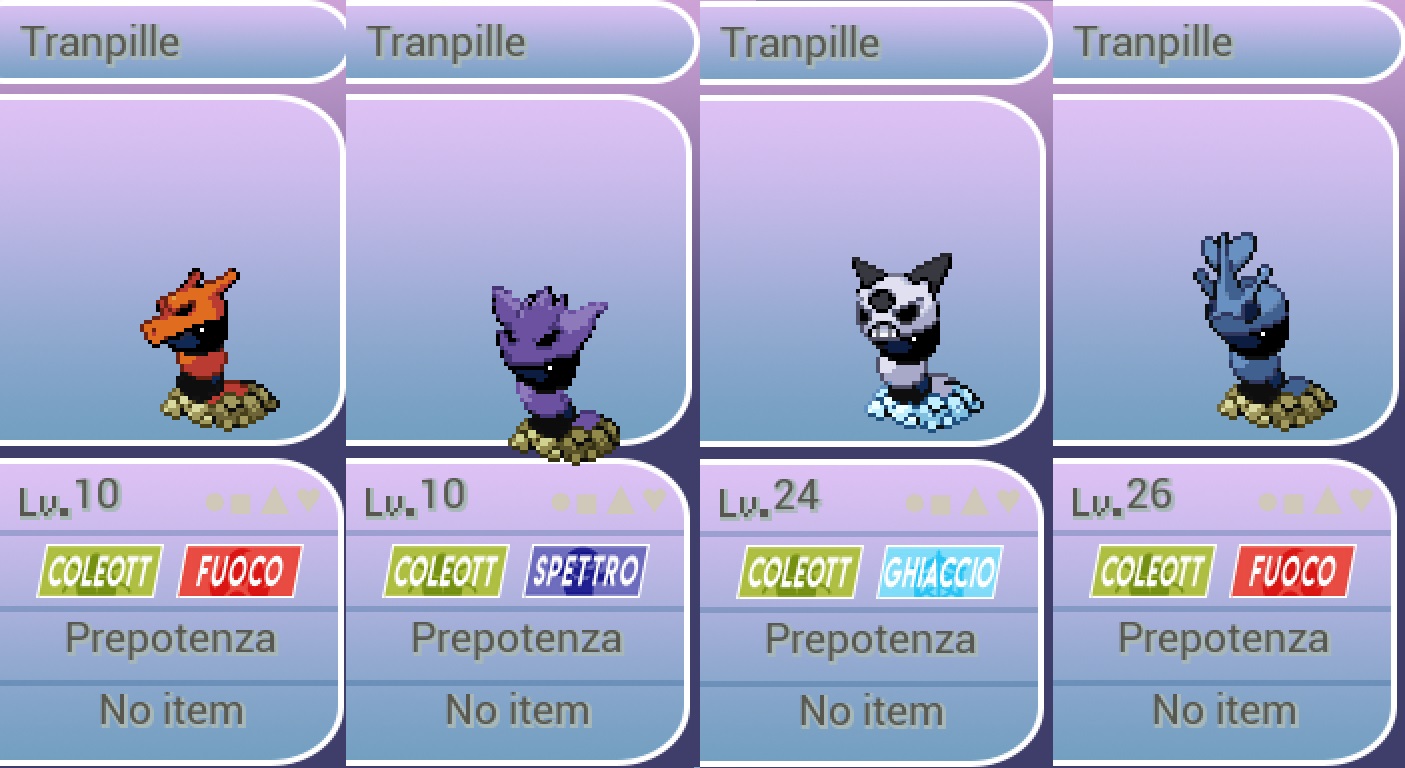Click the heart marking icon on the fourth card

(1362, 503)
